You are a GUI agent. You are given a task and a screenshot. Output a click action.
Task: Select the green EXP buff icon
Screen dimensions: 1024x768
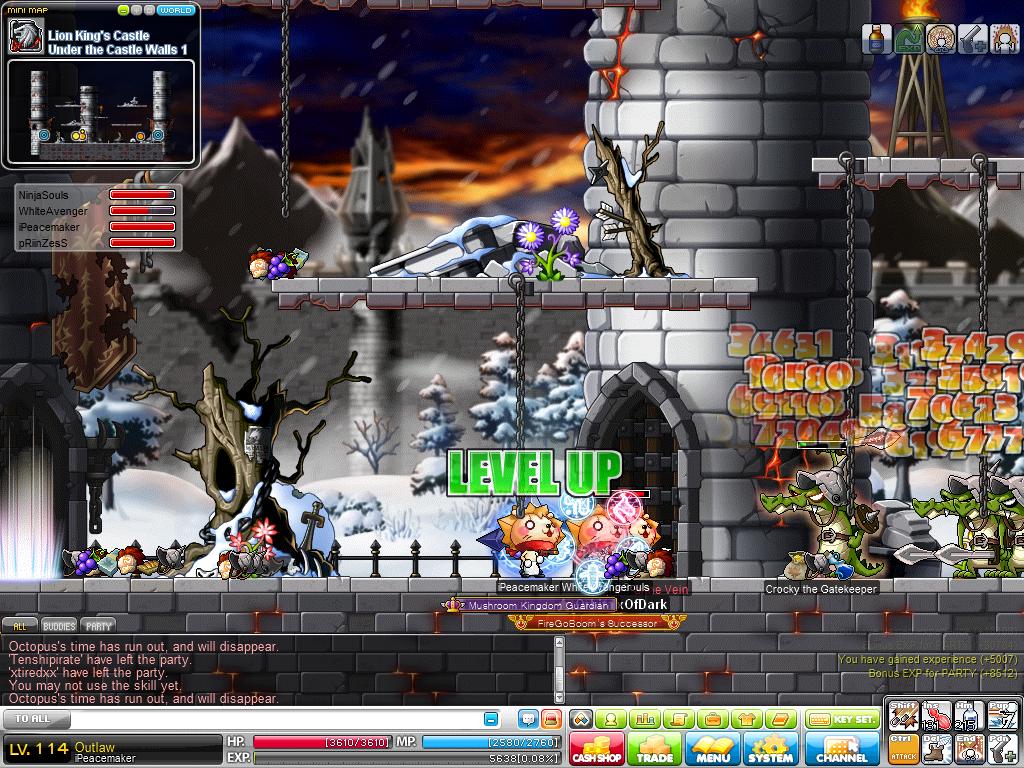coord(908,39)
